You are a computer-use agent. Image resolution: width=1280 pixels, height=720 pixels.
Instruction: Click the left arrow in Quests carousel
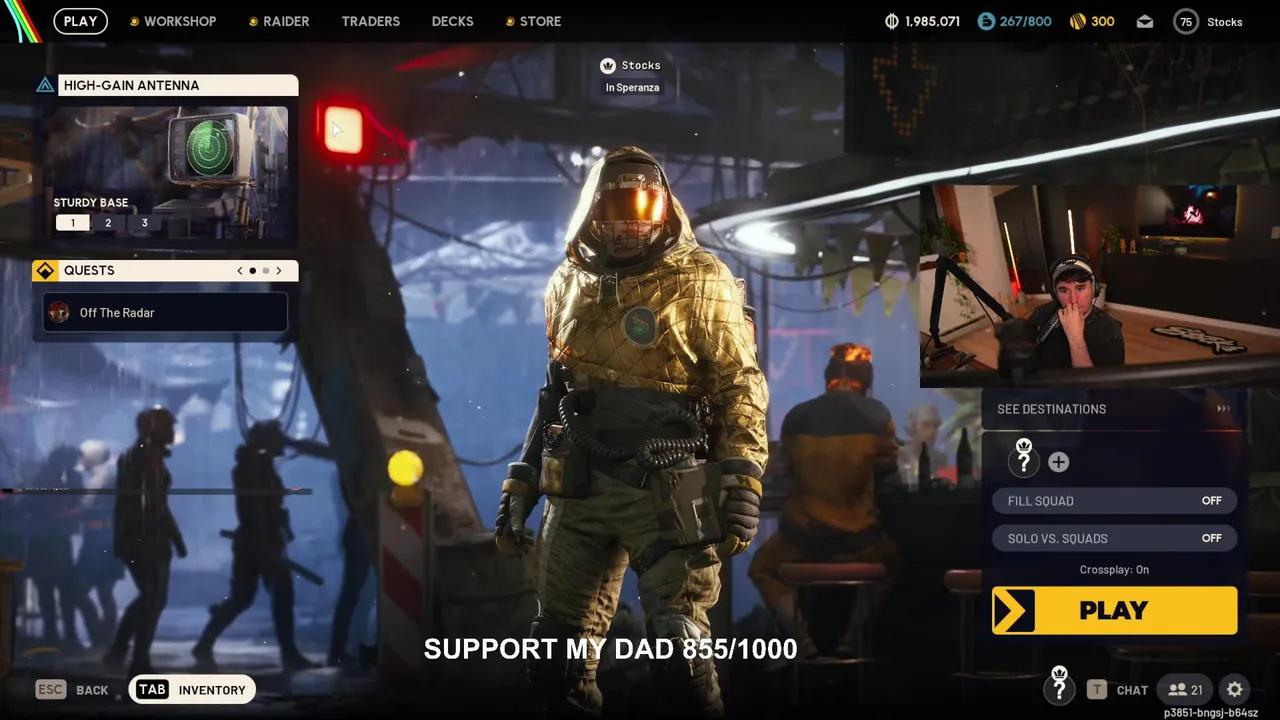coord(239,270)
